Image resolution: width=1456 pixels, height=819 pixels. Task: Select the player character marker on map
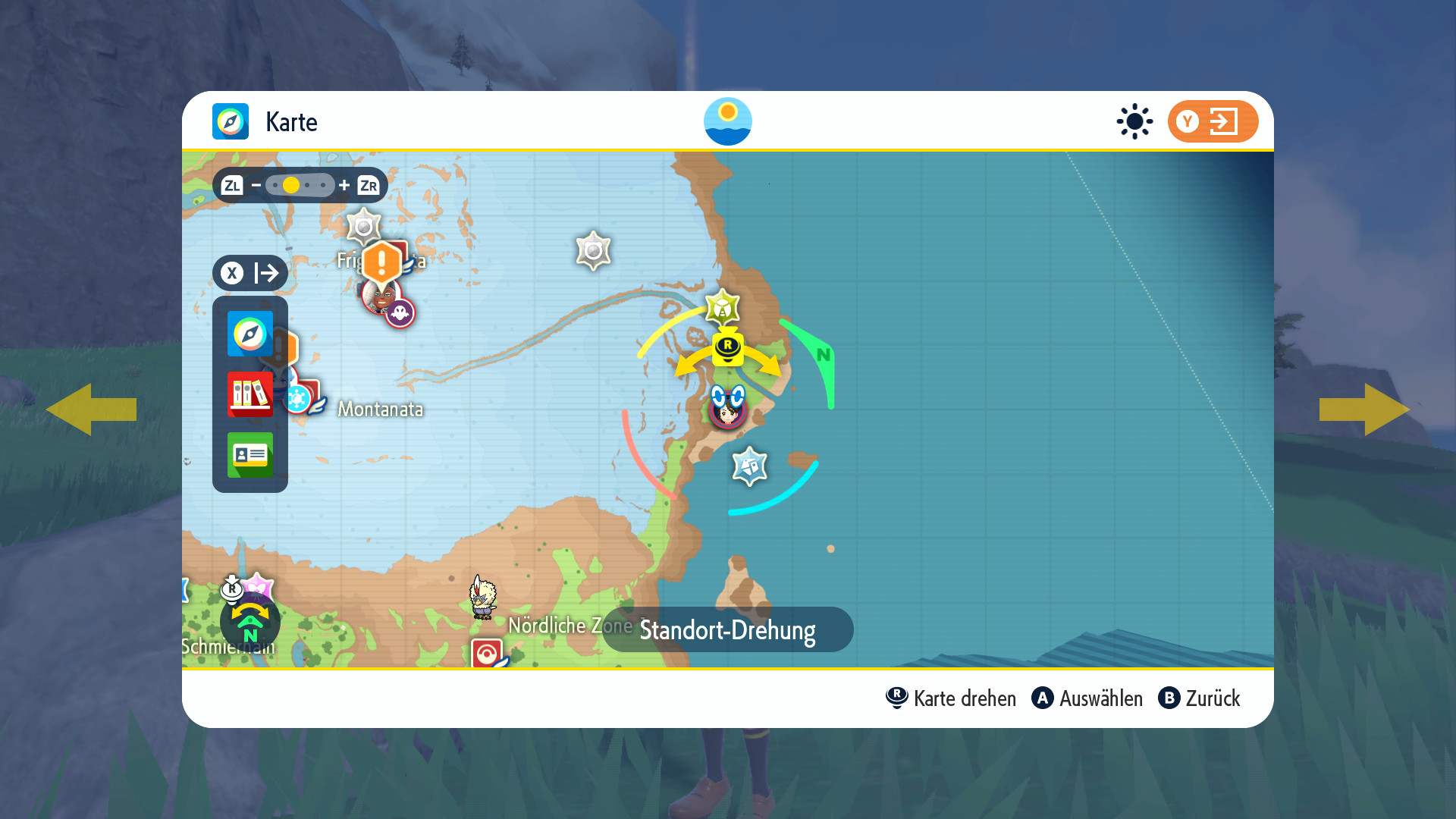tap(728, 408)
